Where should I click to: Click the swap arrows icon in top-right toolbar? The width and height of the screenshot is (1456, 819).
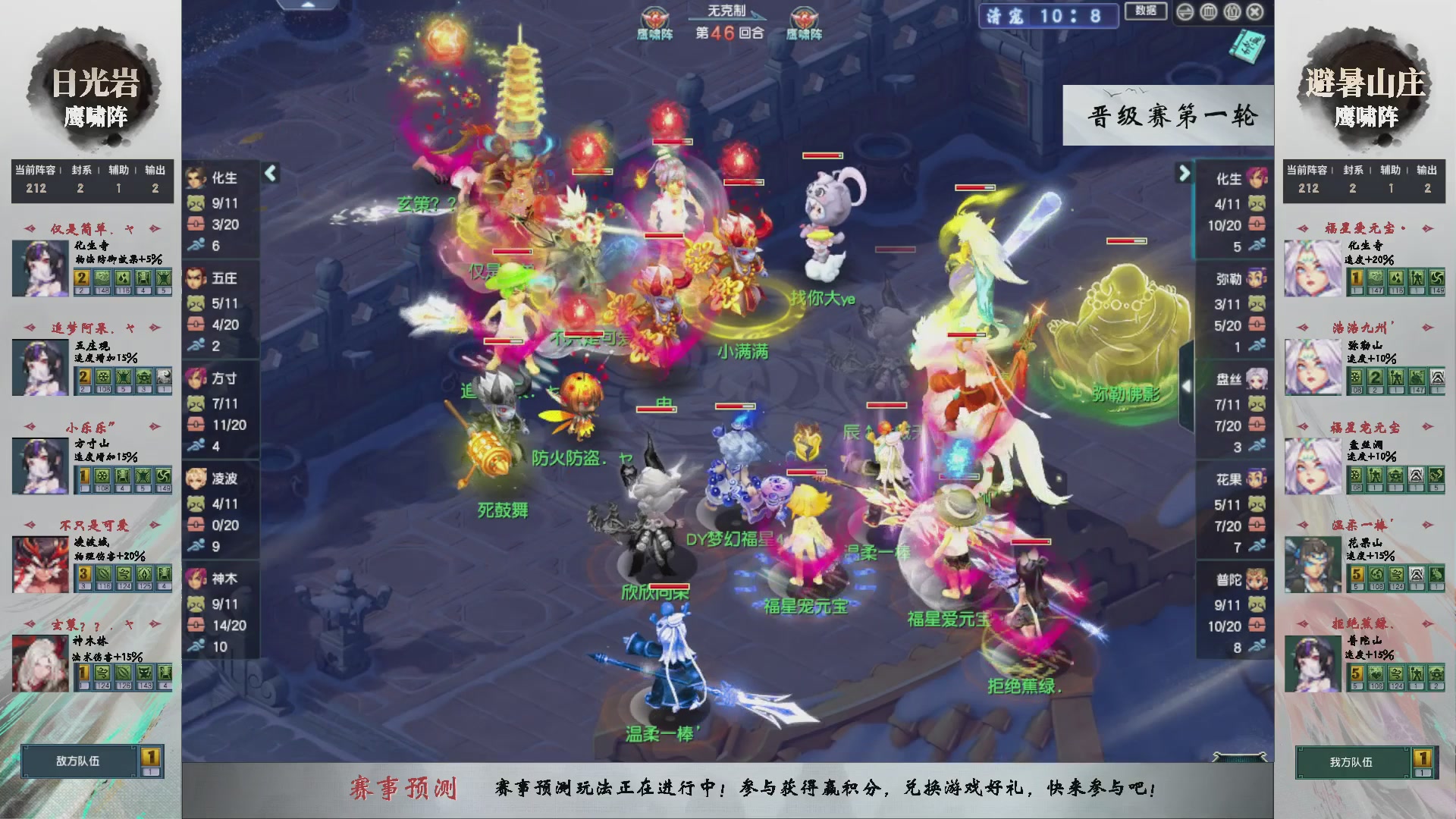click(x=1185, y=12)
